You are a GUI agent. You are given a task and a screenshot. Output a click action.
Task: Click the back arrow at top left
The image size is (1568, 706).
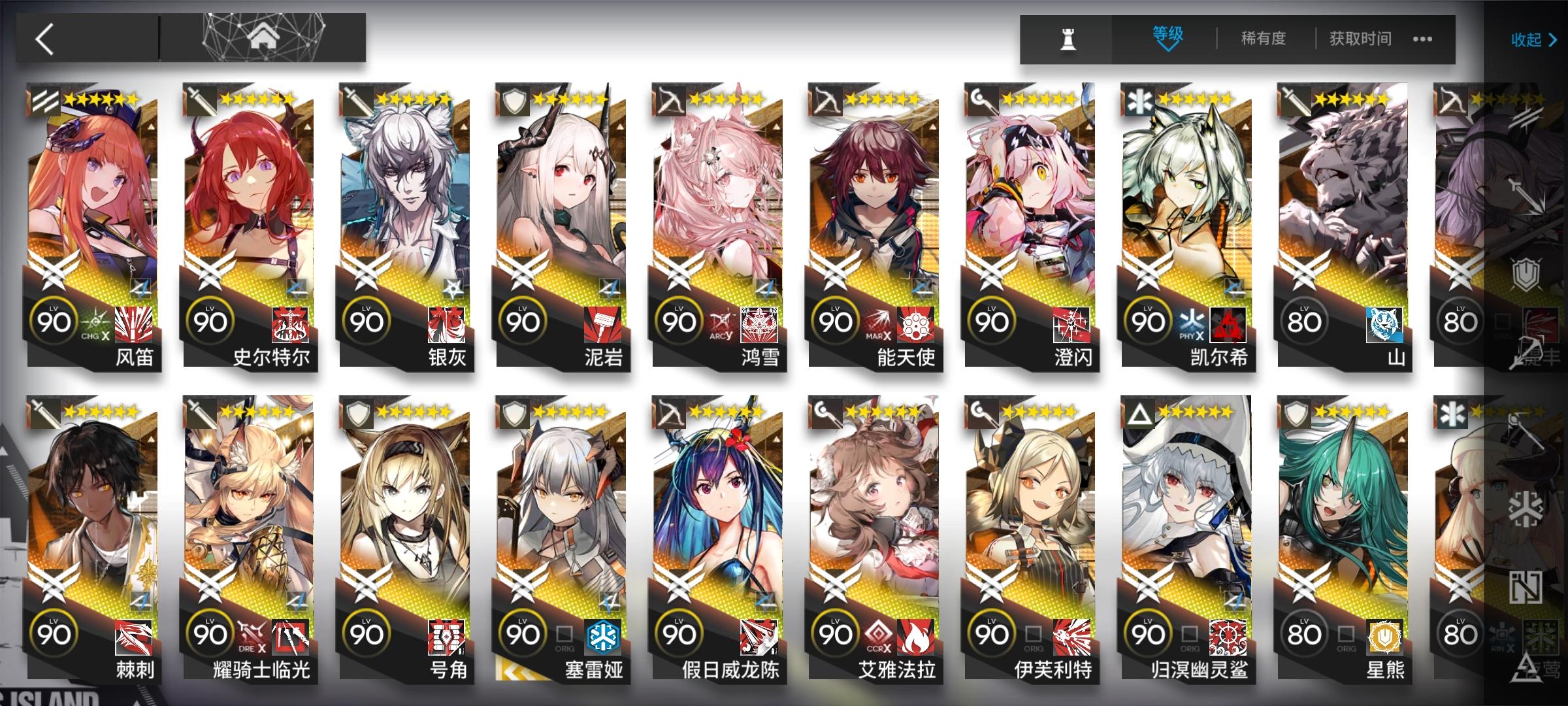pos(44,38)
